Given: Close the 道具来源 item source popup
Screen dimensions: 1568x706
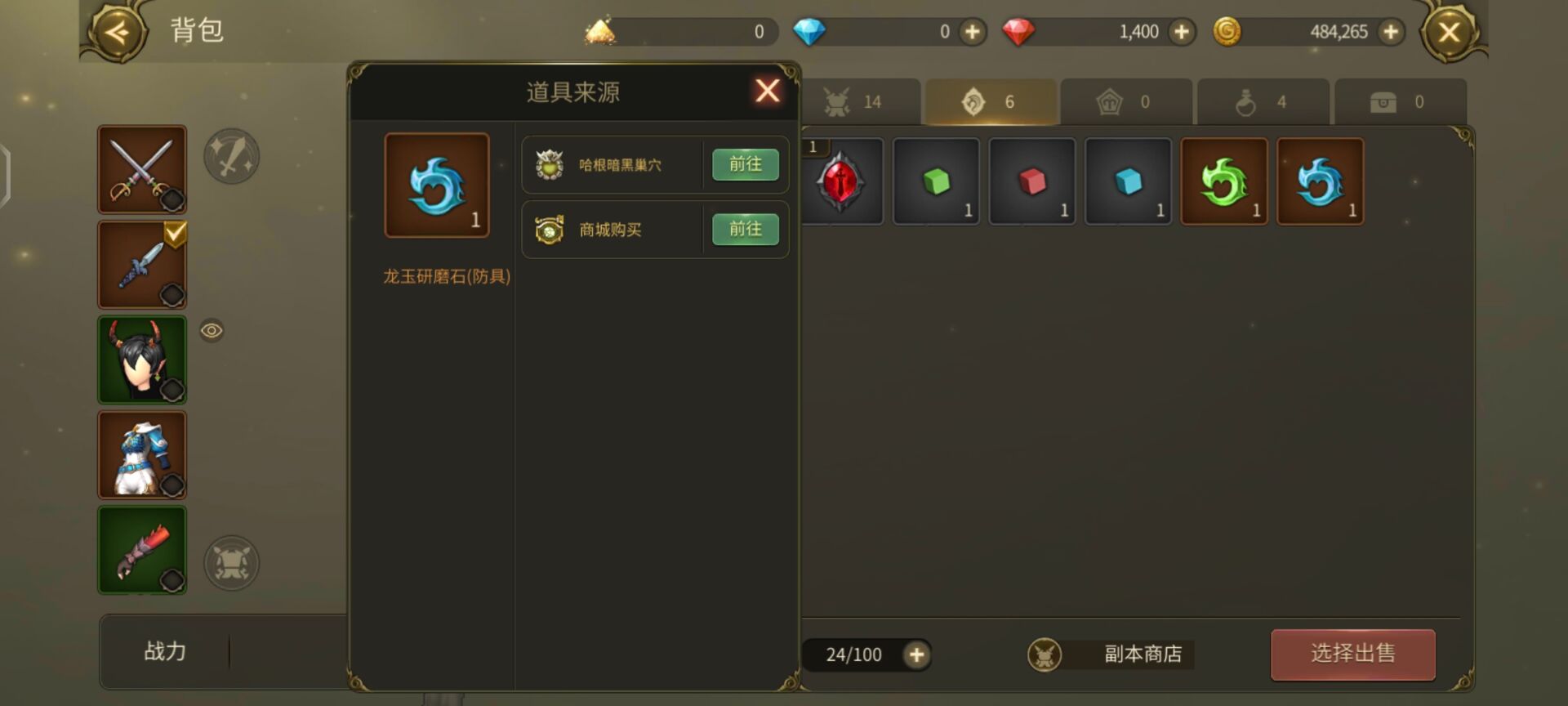Looking at the screenshot, I should pos(767,91).
